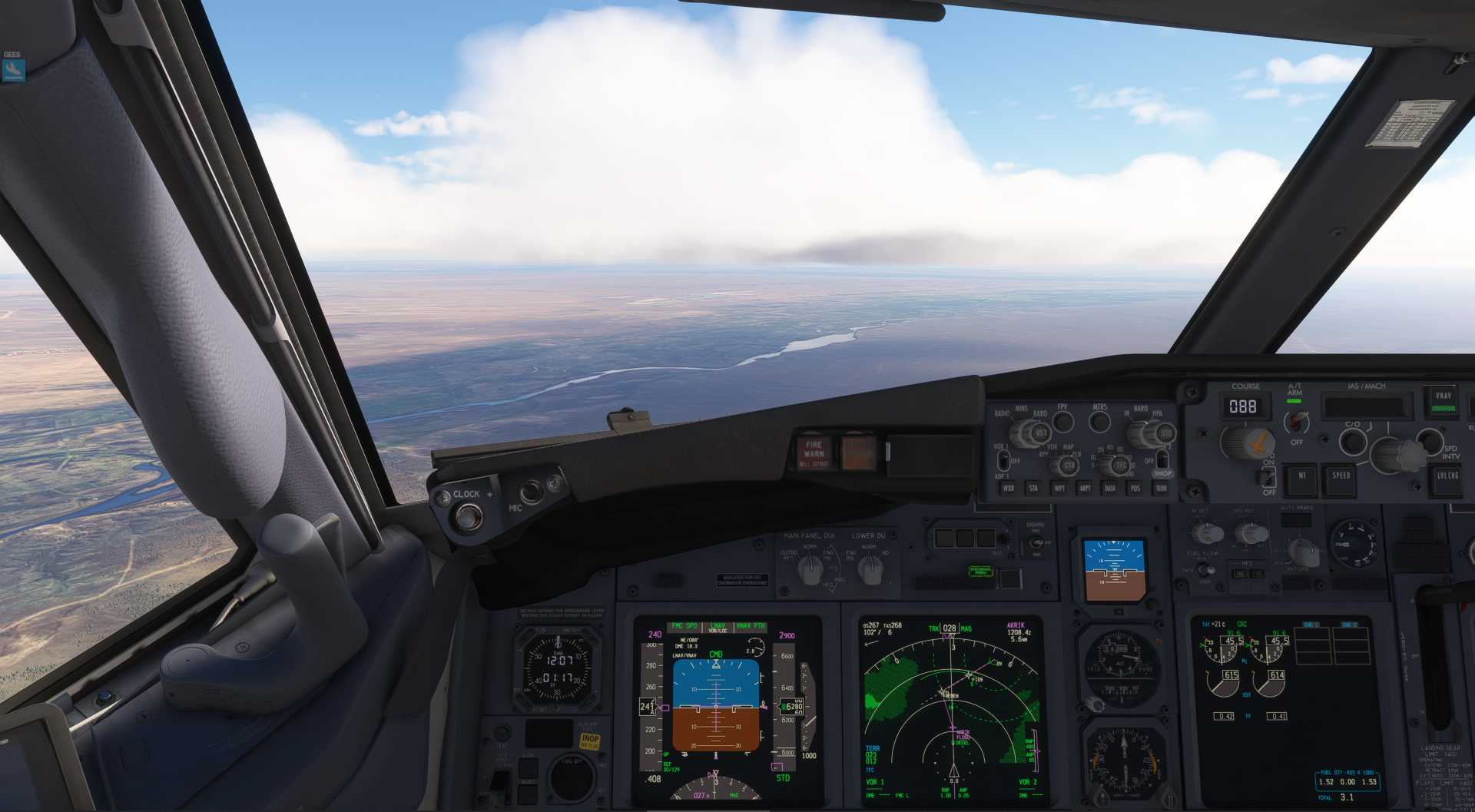
Task: Toggle the MTRS meters button
Action: 1100,421
